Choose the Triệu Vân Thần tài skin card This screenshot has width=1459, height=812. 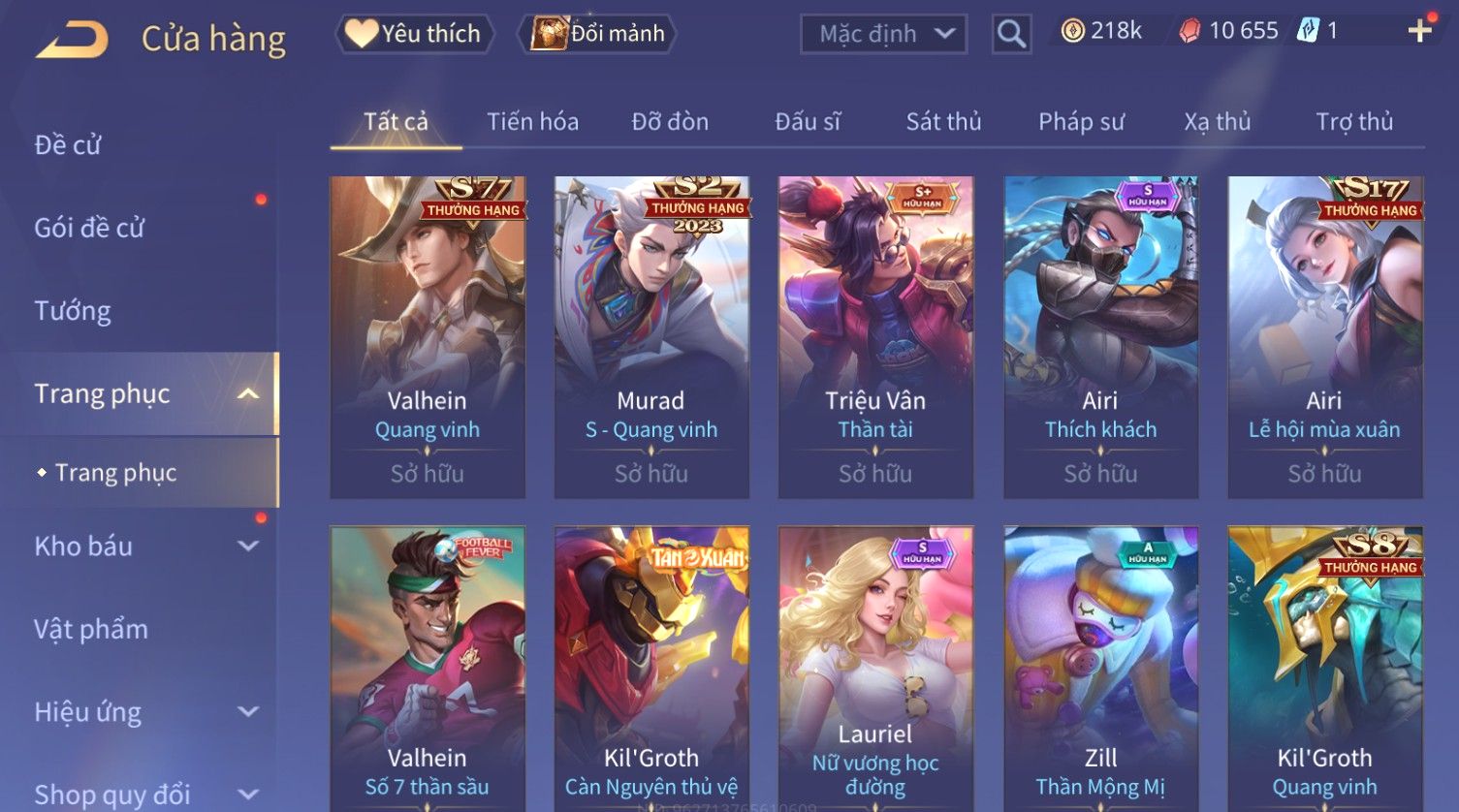coord(875,337)
